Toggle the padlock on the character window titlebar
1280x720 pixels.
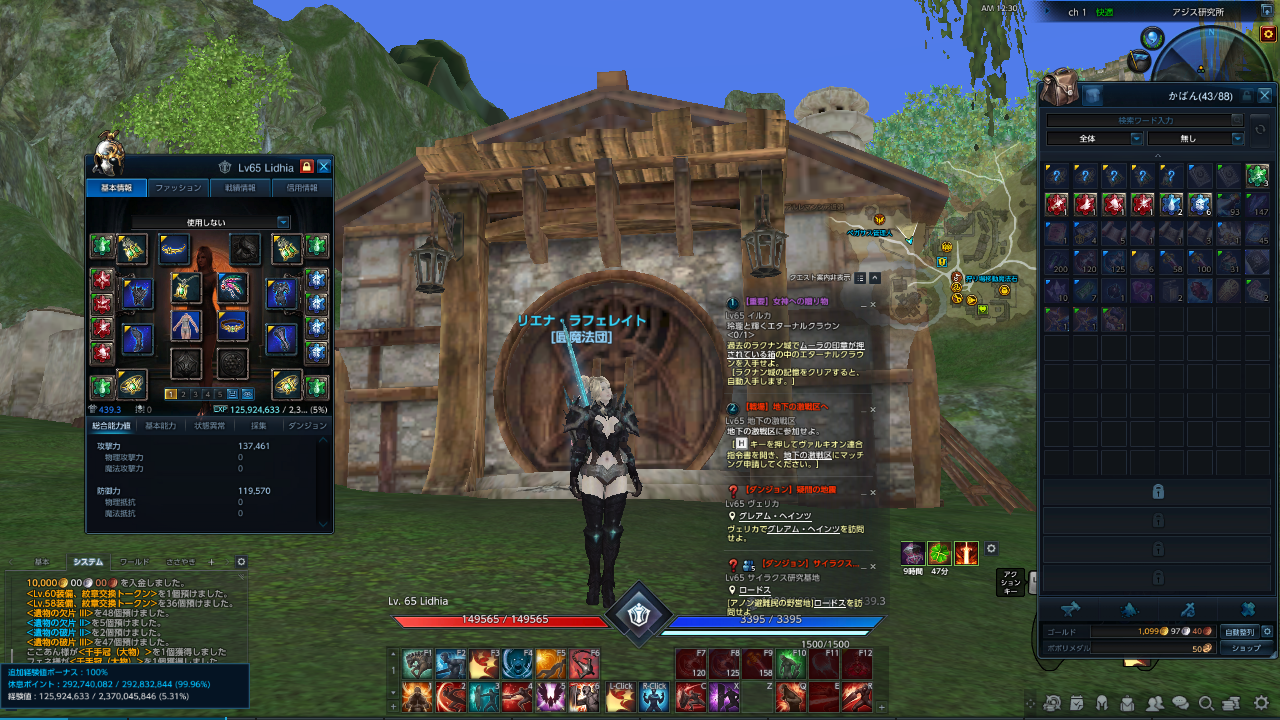(307, 167)
